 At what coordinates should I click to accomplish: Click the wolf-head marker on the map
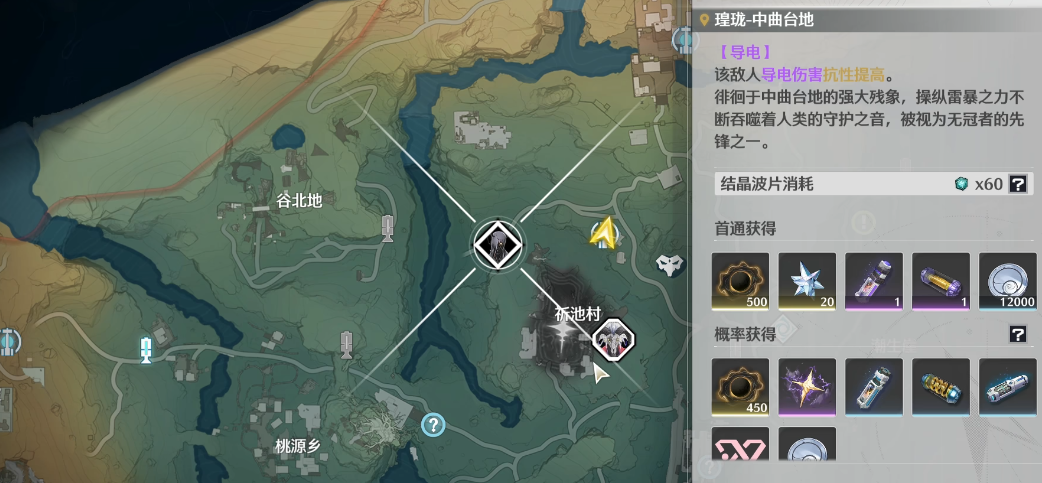click(x=669, y=264)
